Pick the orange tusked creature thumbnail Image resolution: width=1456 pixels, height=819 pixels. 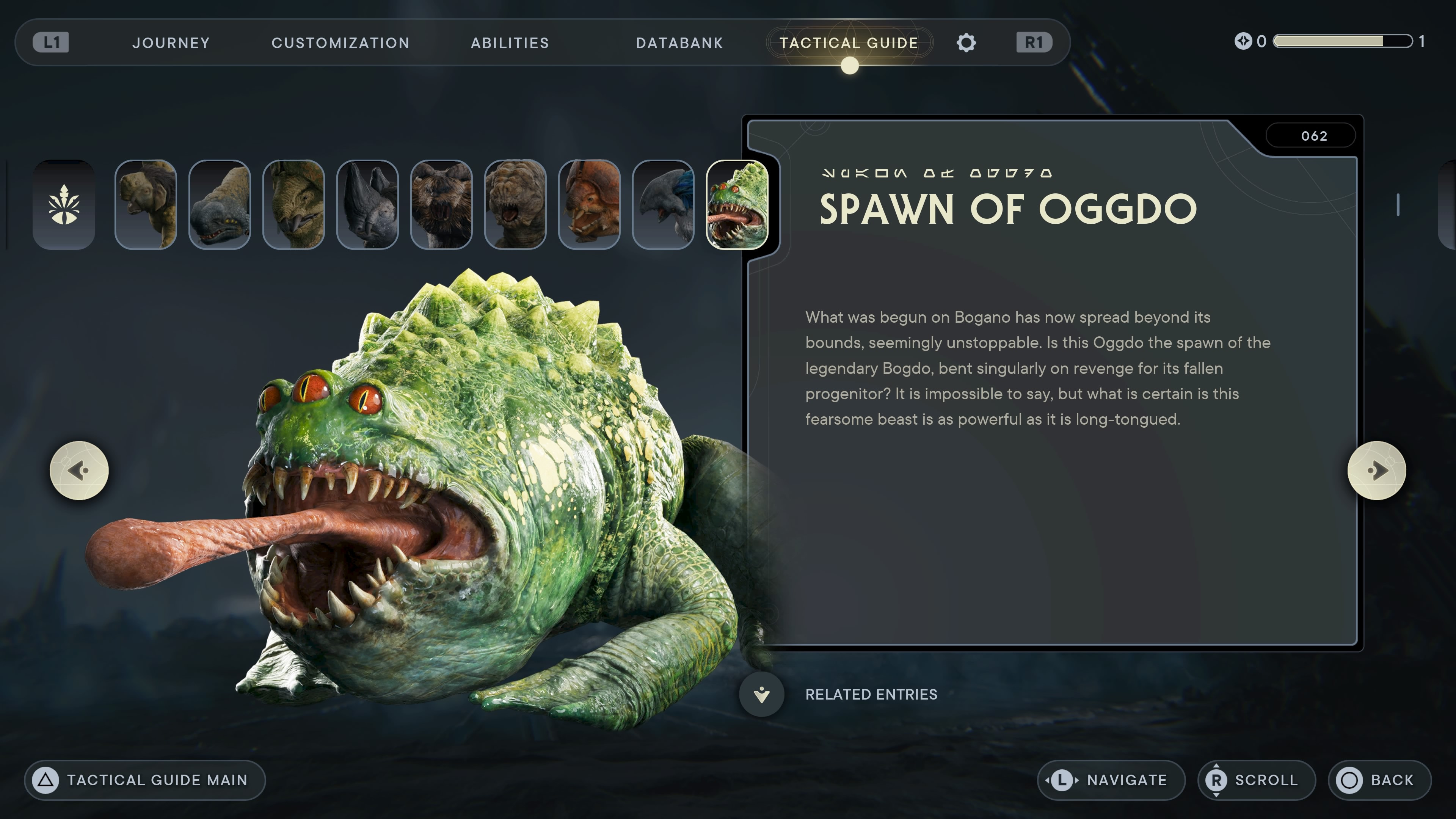click(589, 205)
